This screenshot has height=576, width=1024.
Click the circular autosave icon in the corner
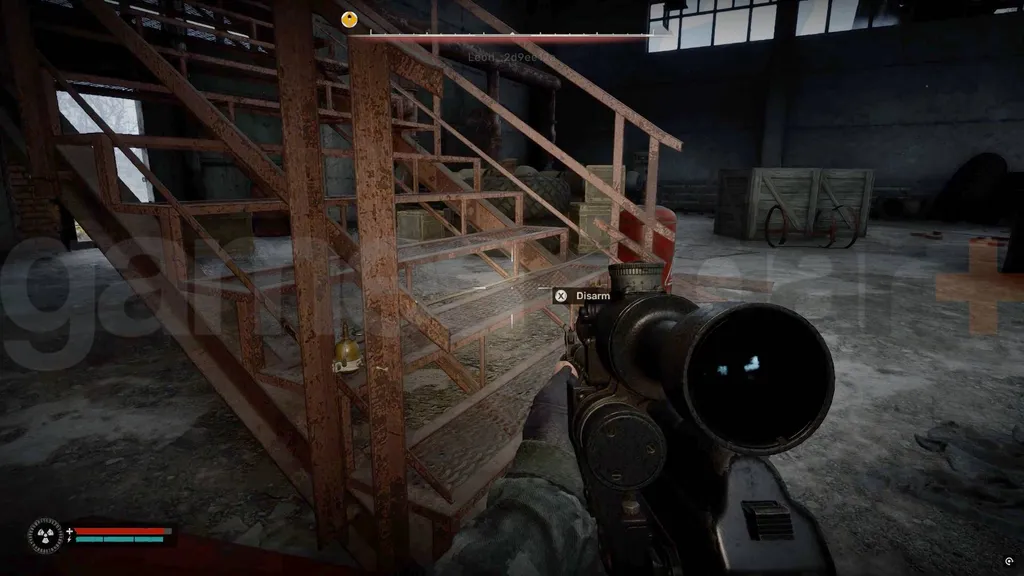1008,560
